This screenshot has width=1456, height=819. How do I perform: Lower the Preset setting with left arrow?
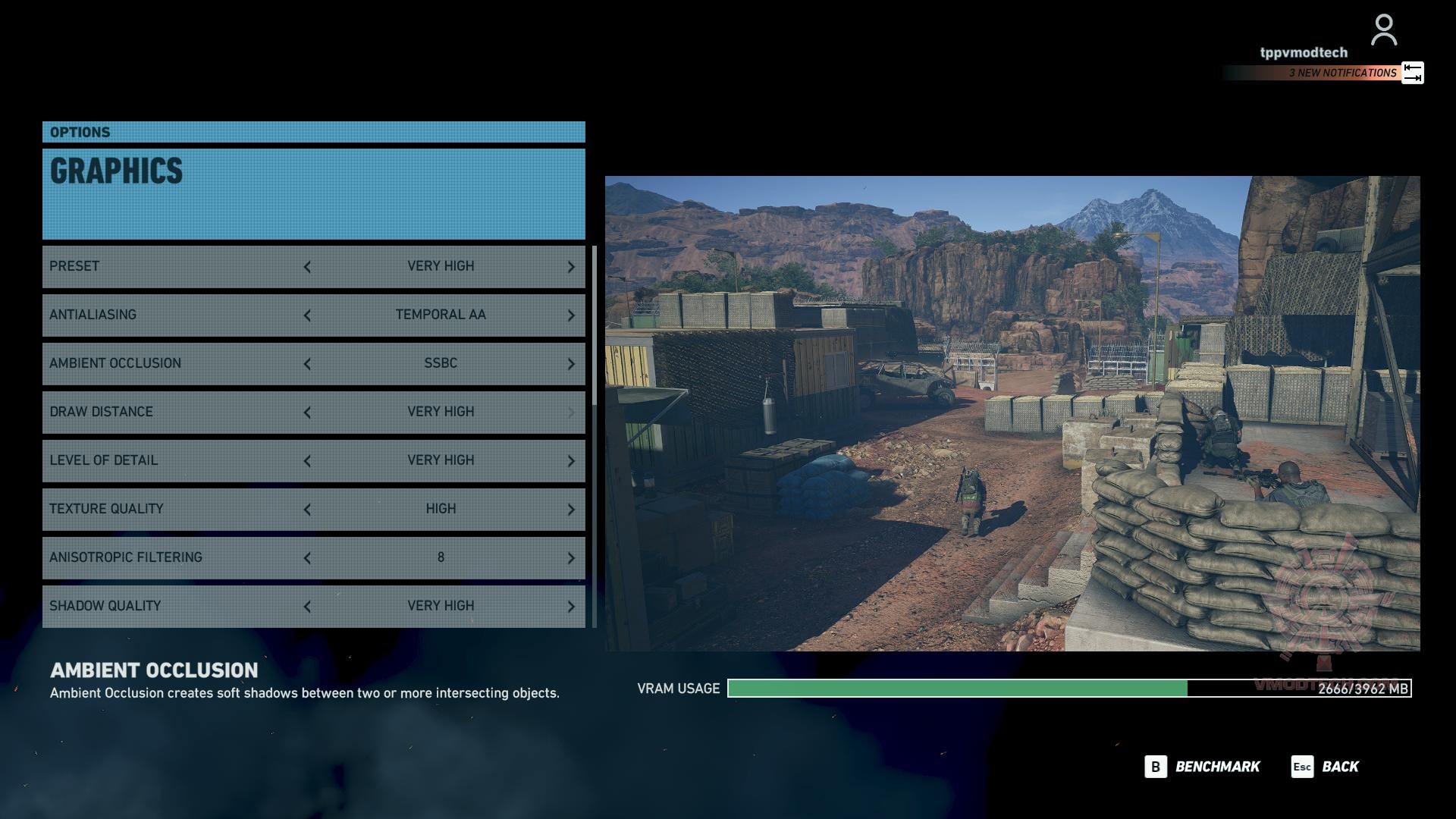click(307, 267)
